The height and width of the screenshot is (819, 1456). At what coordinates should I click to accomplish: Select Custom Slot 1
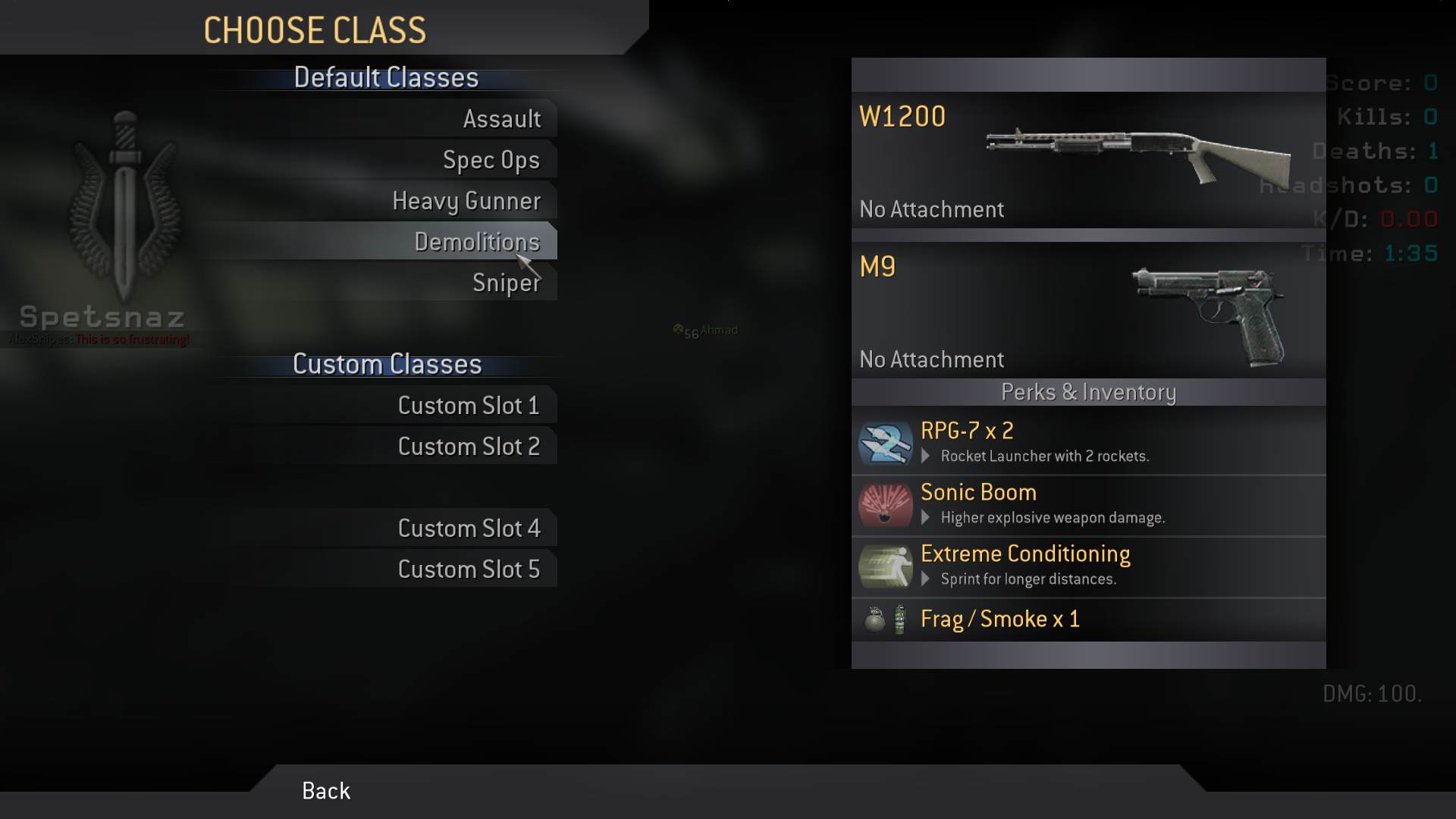pos(469,406)
